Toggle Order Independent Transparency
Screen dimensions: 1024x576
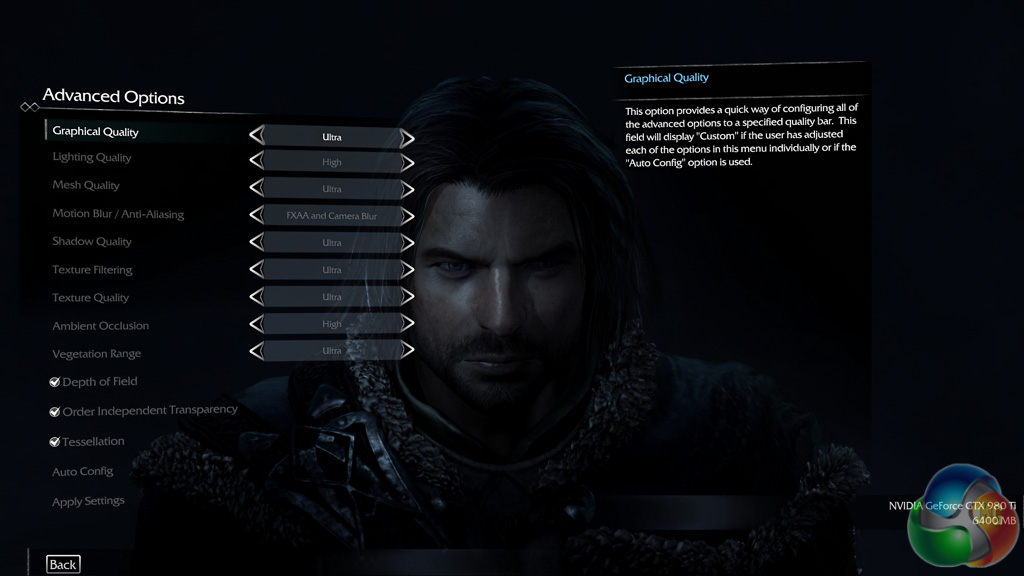coord(55,411)
